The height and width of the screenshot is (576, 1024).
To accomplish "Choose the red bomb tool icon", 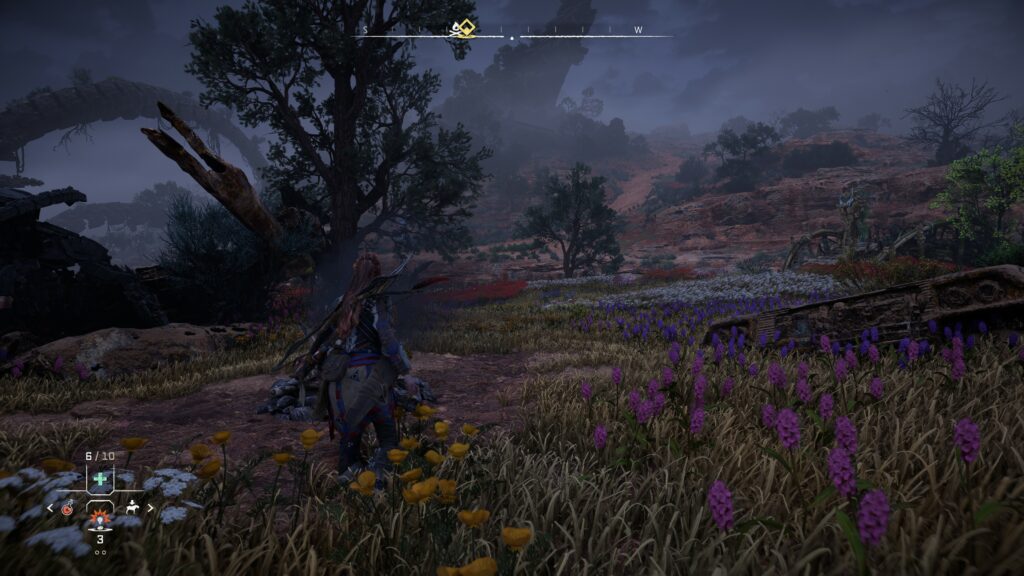I will [67, 508].
